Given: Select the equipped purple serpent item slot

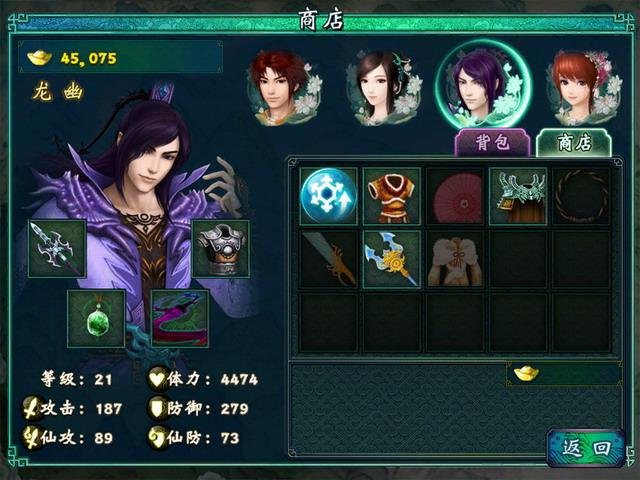Looking at the screenshot, I should pos(179,318).
